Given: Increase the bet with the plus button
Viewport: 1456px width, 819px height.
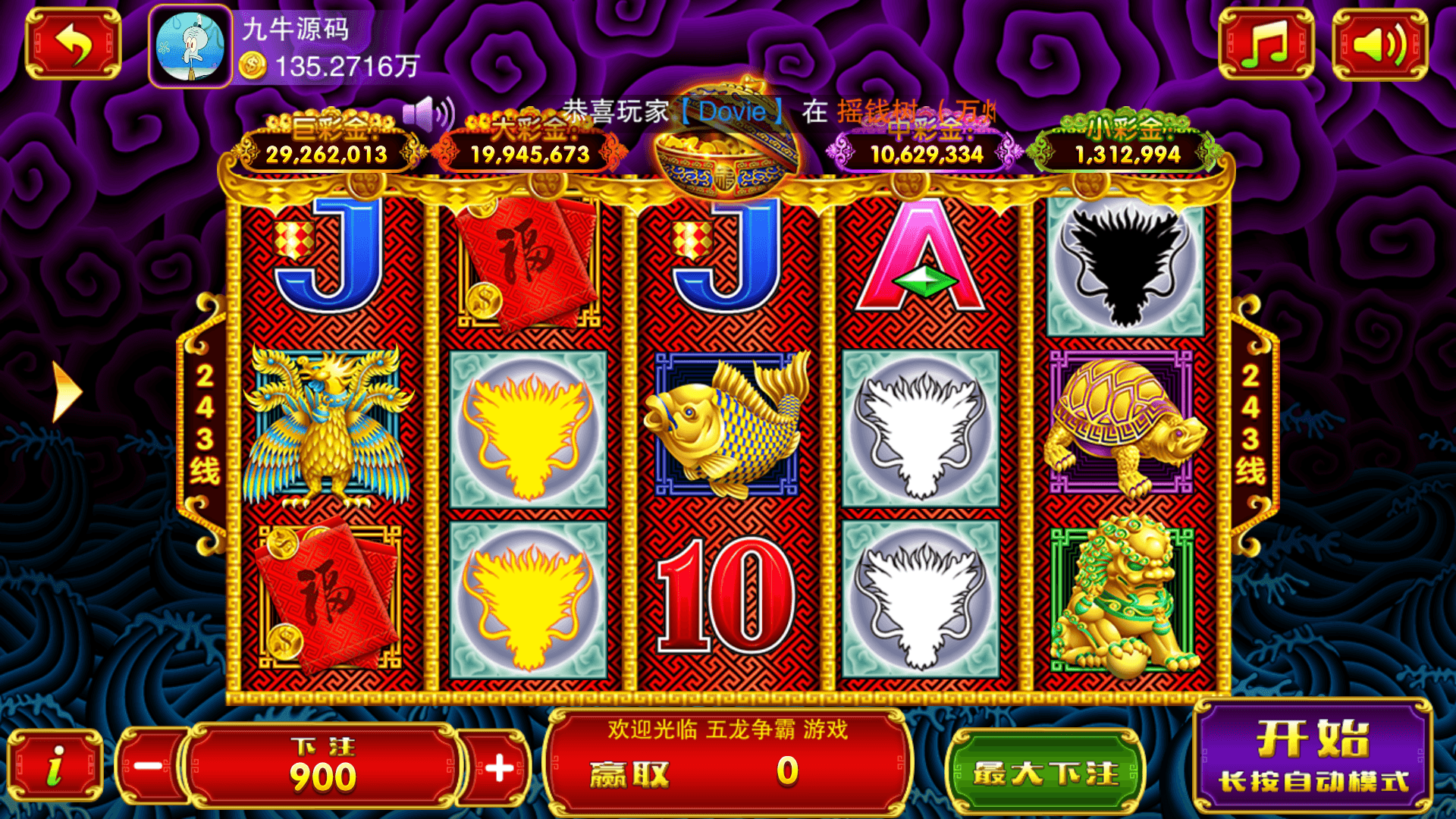Looking at the screenshot, I should point(498,767).
